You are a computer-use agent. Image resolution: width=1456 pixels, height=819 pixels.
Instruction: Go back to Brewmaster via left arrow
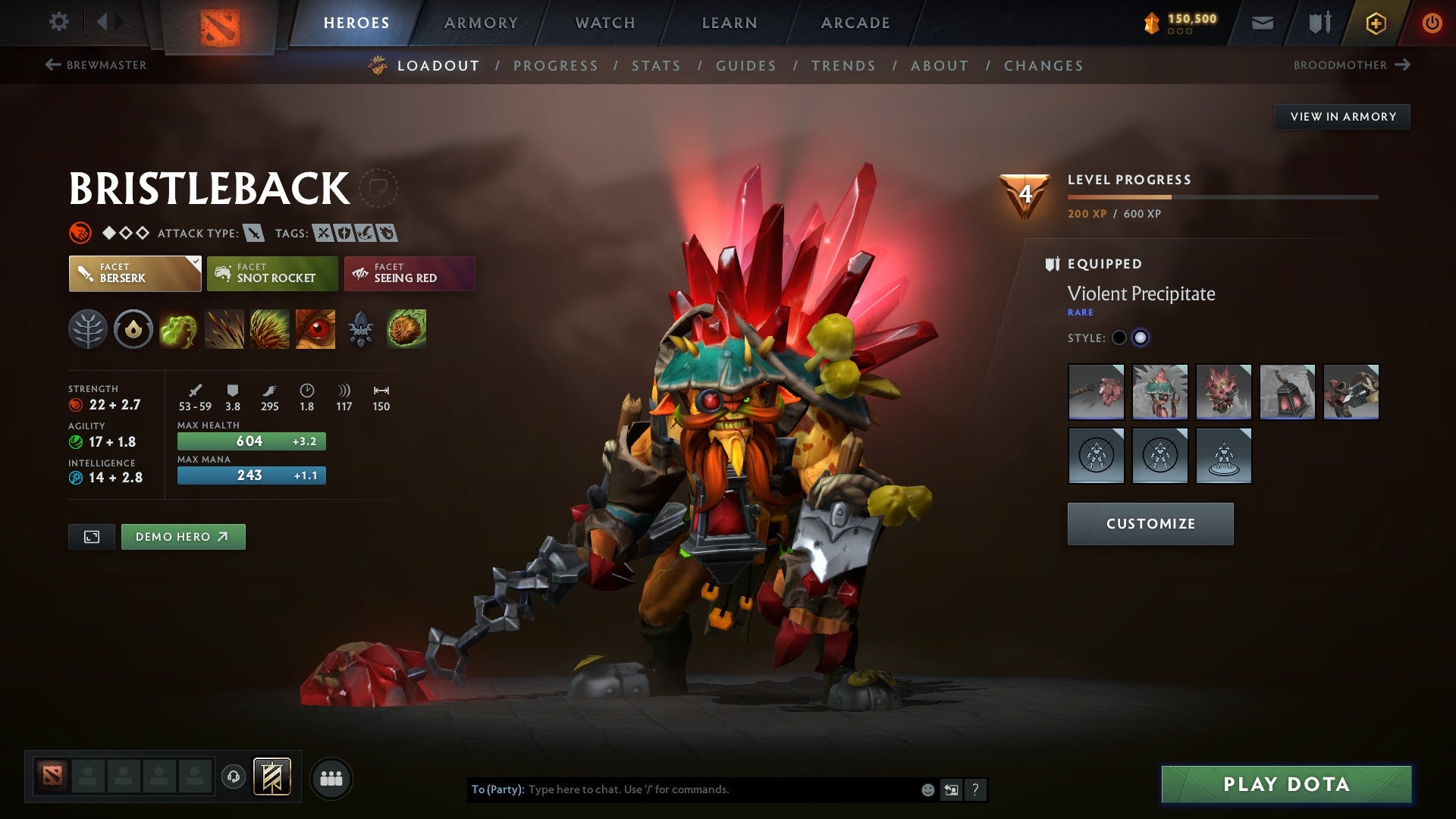pos(52,65)
